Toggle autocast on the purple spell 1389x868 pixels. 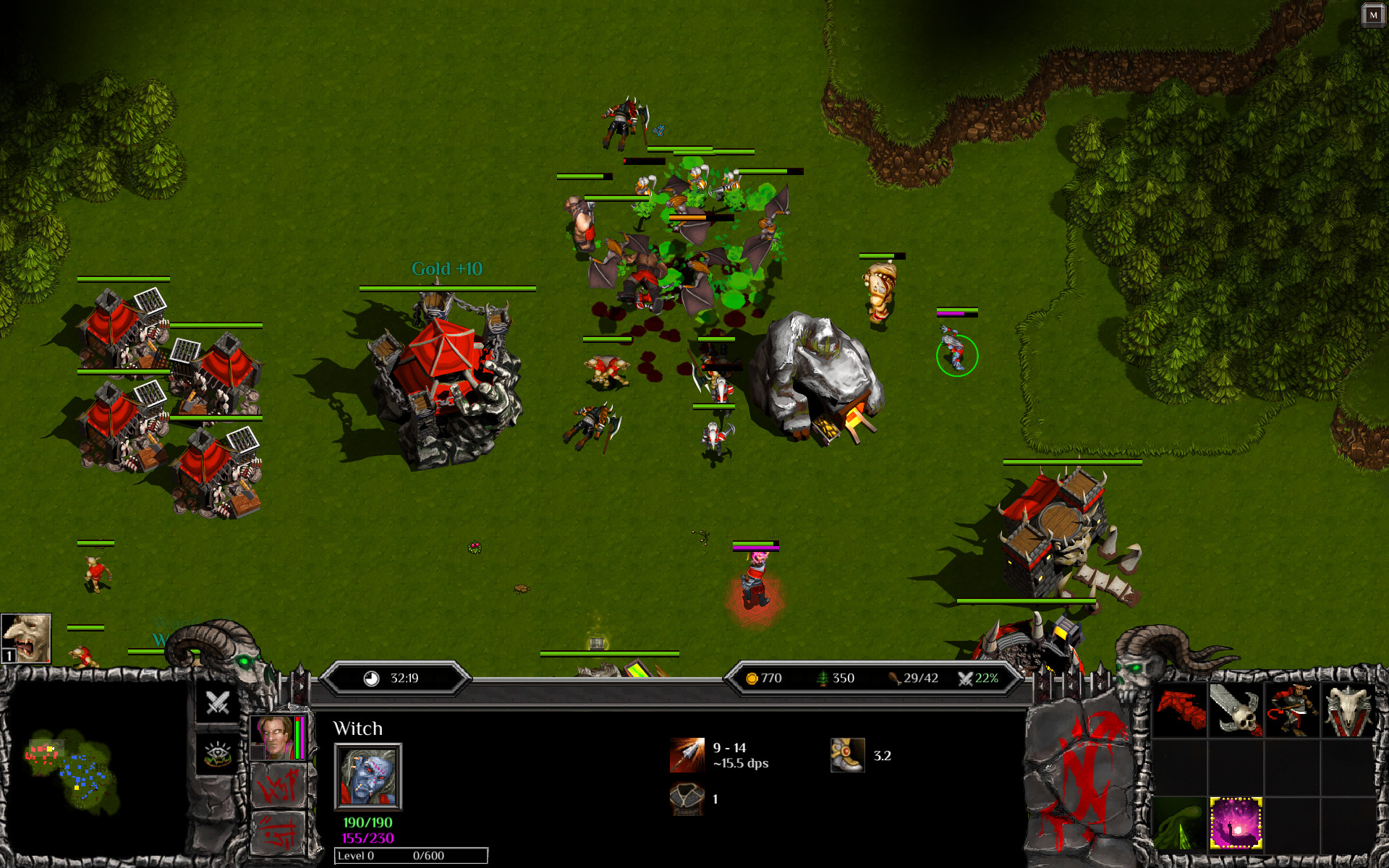pos(1236,824)
